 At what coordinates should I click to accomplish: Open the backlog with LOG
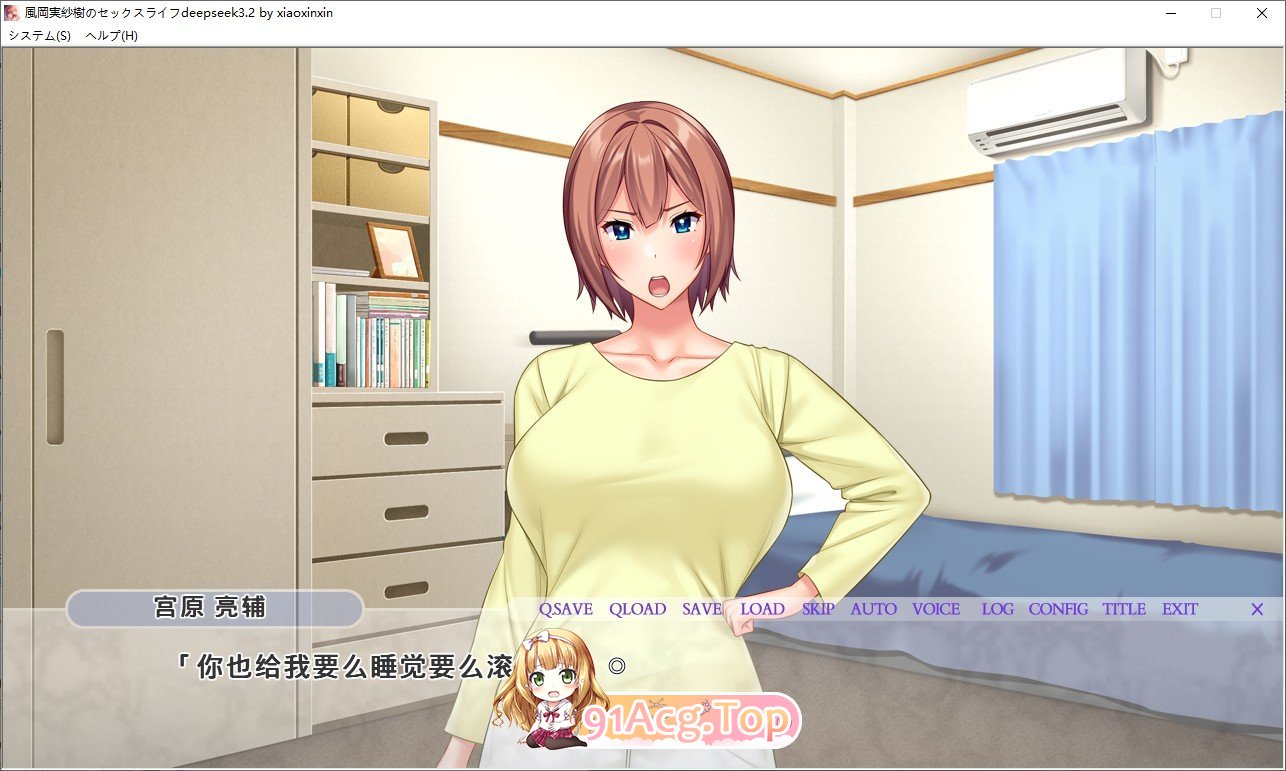998,609
